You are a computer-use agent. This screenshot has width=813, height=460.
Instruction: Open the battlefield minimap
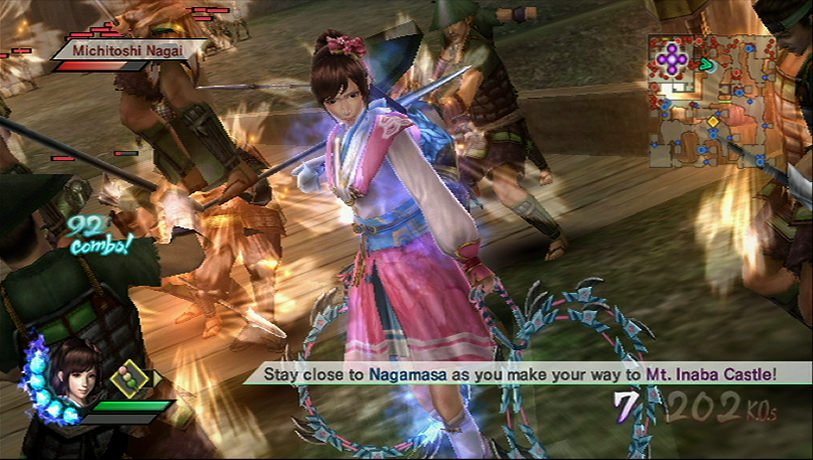click(711, 100)
